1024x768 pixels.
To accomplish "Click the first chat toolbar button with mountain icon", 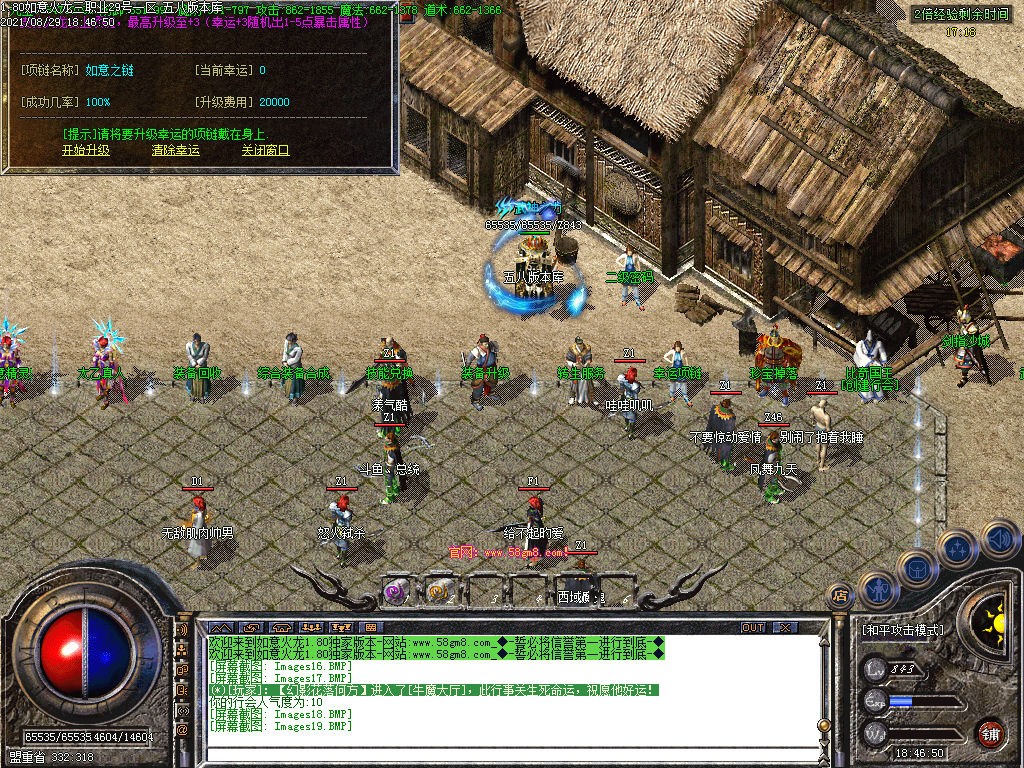I will 220,627.
